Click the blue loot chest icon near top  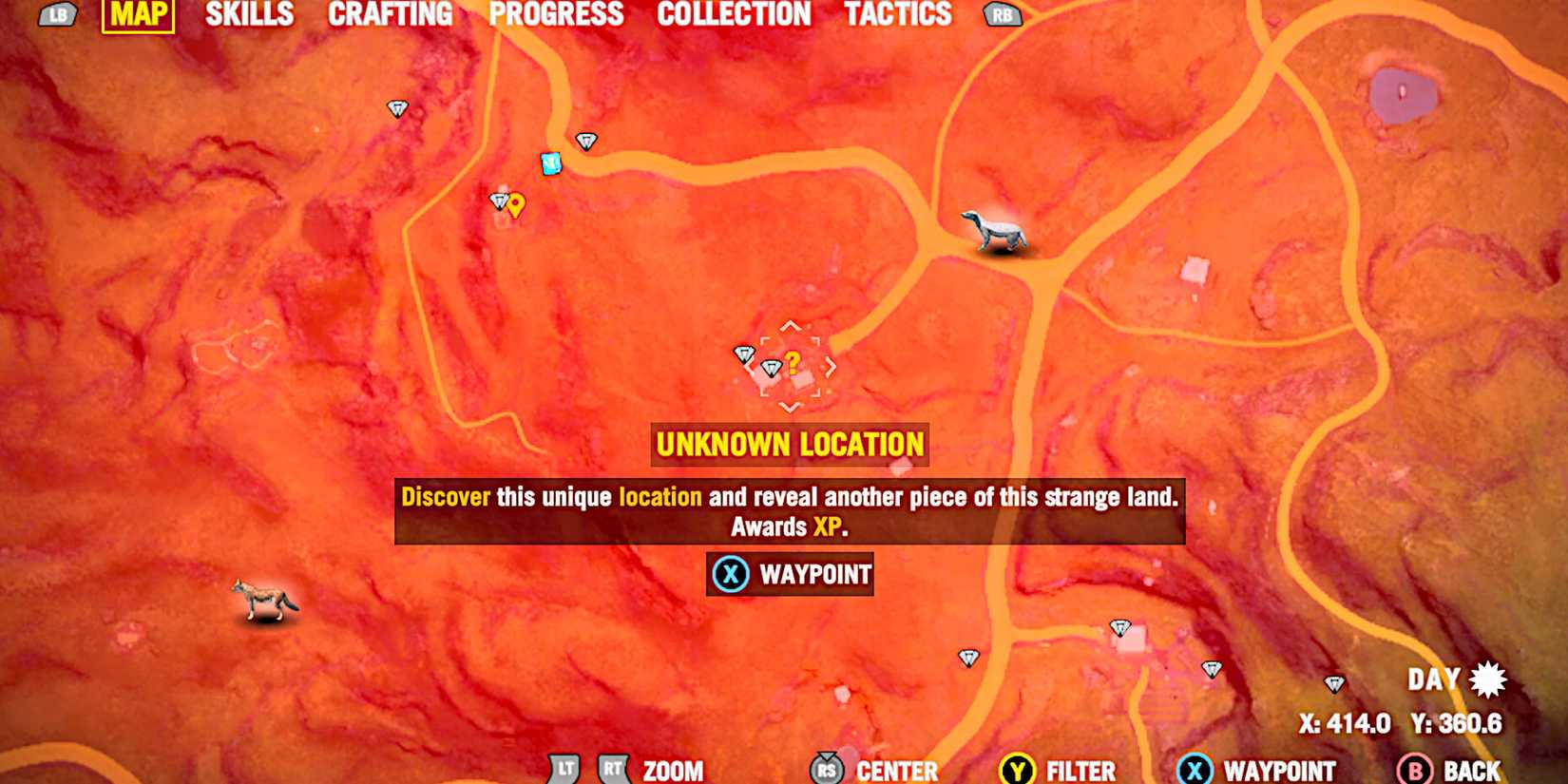click(549, 163)
